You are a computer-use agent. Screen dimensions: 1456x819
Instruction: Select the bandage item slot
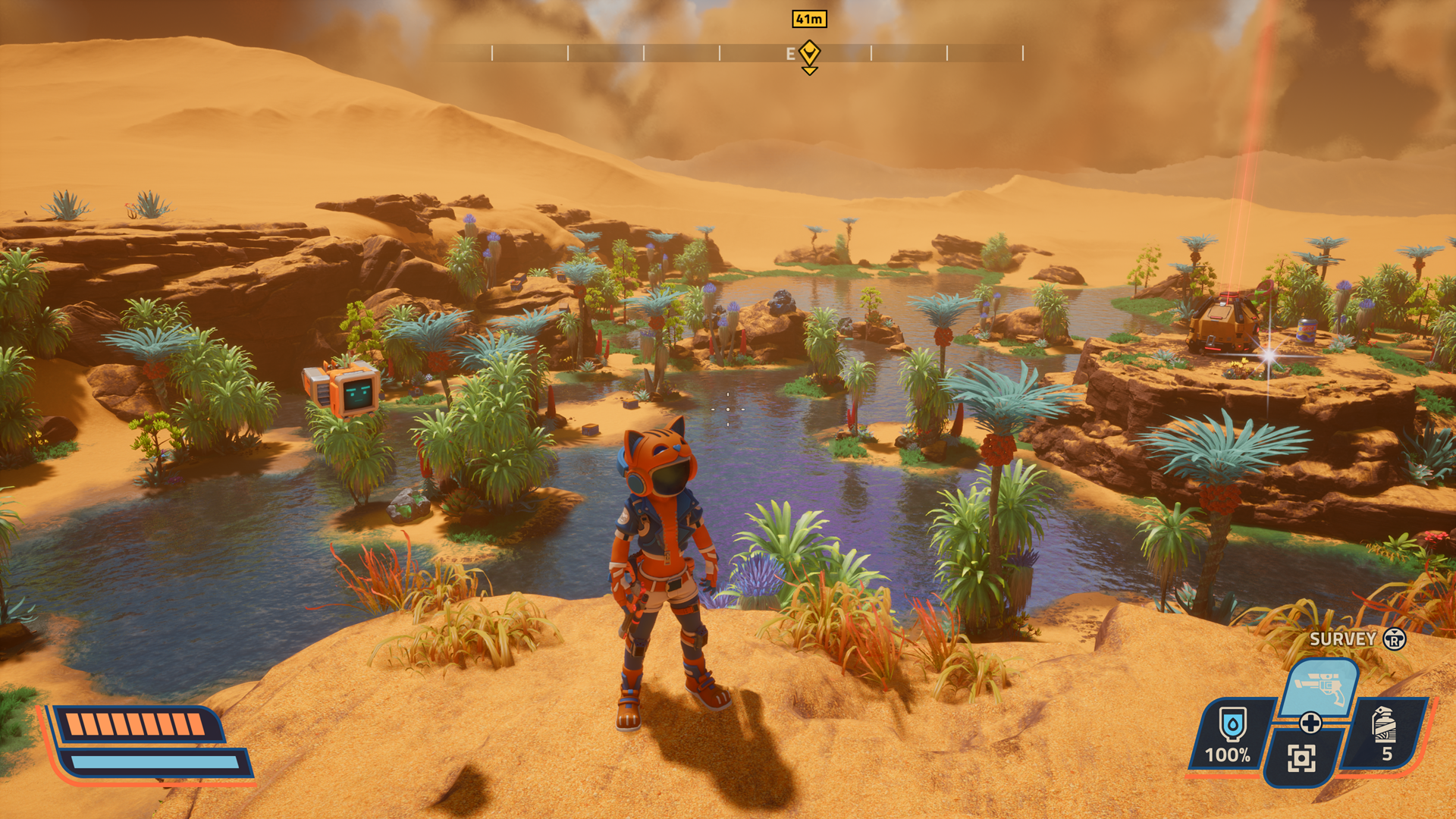pos(1385,733)
